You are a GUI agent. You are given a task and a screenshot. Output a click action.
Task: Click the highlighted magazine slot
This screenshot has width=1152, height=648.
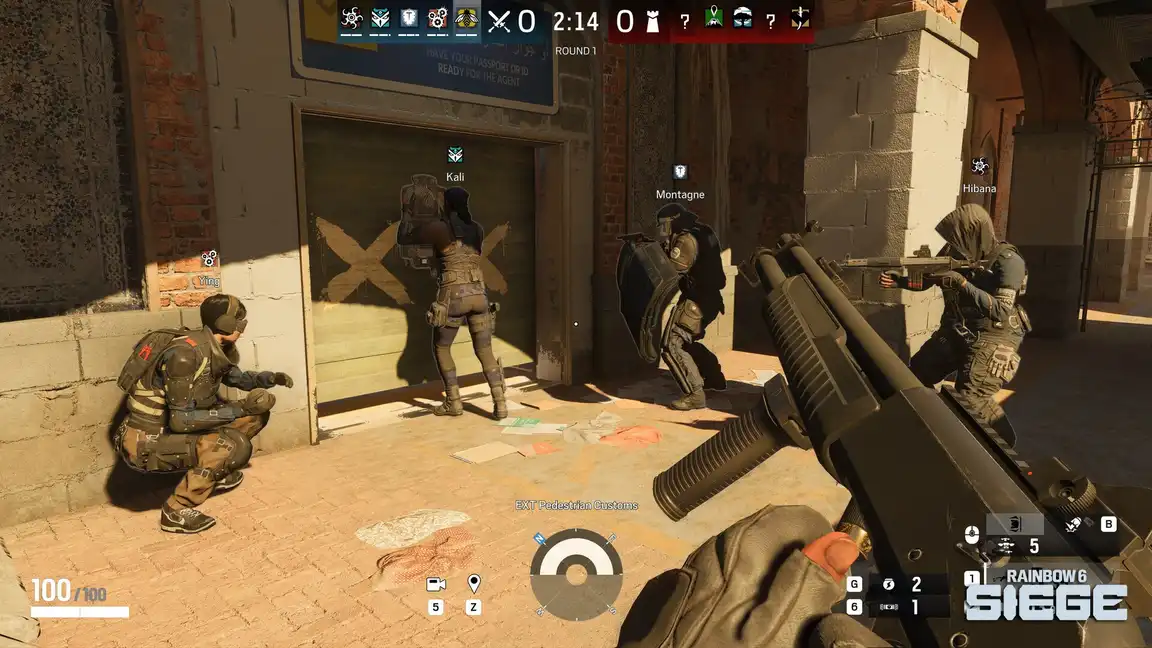tap(1014, 524)
